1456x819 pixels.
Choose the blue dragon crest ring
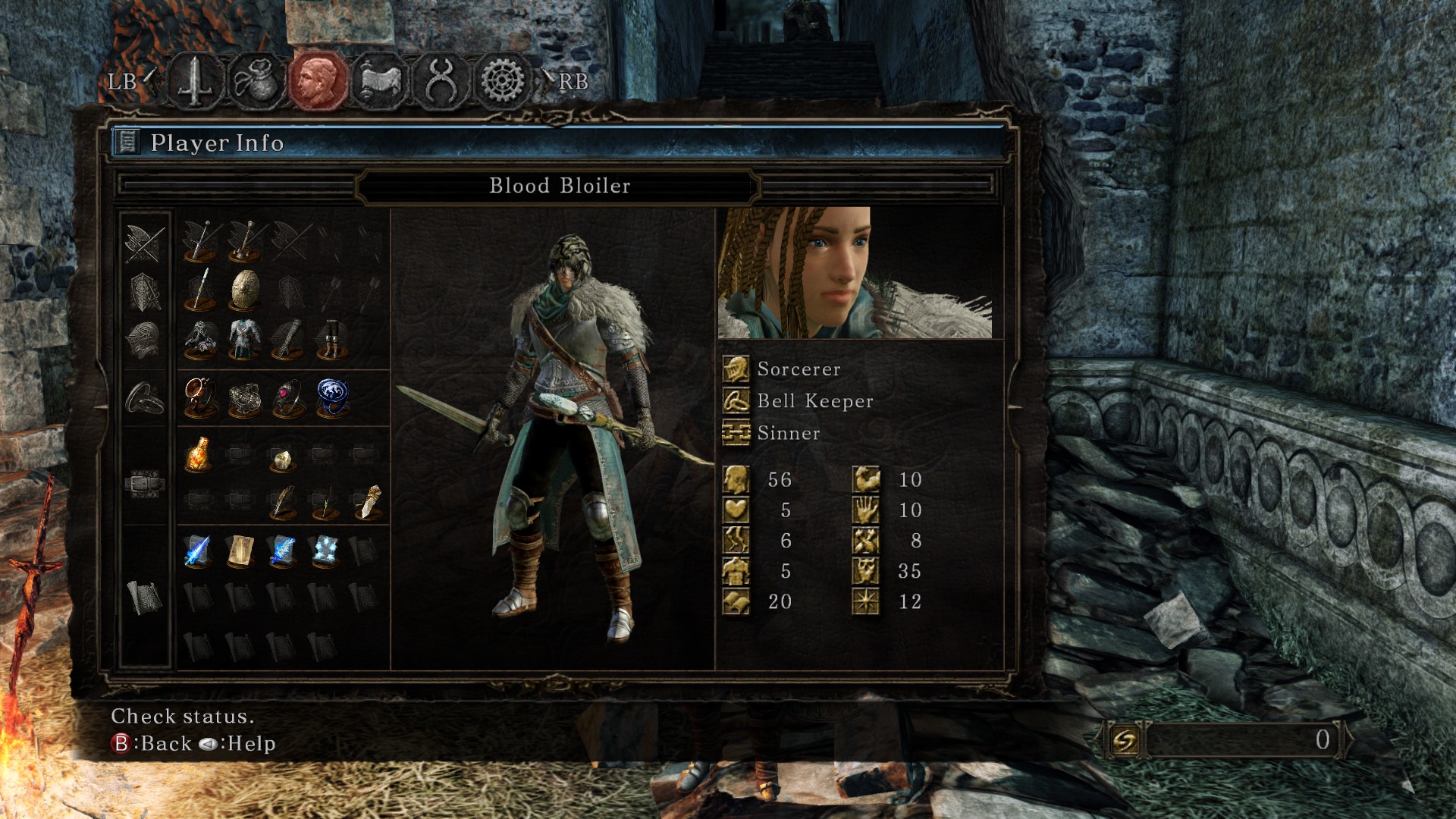point(331,397)
